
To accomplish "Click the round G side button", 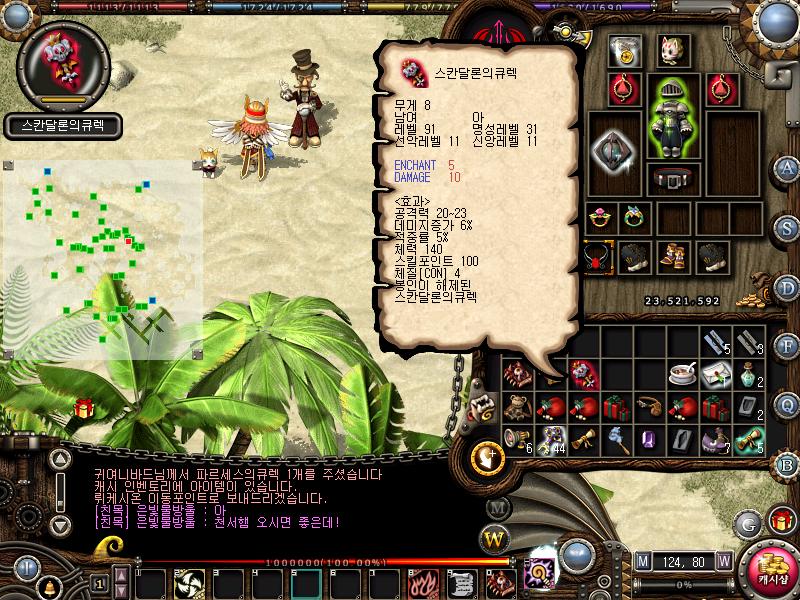I will [x=748, y=523].
